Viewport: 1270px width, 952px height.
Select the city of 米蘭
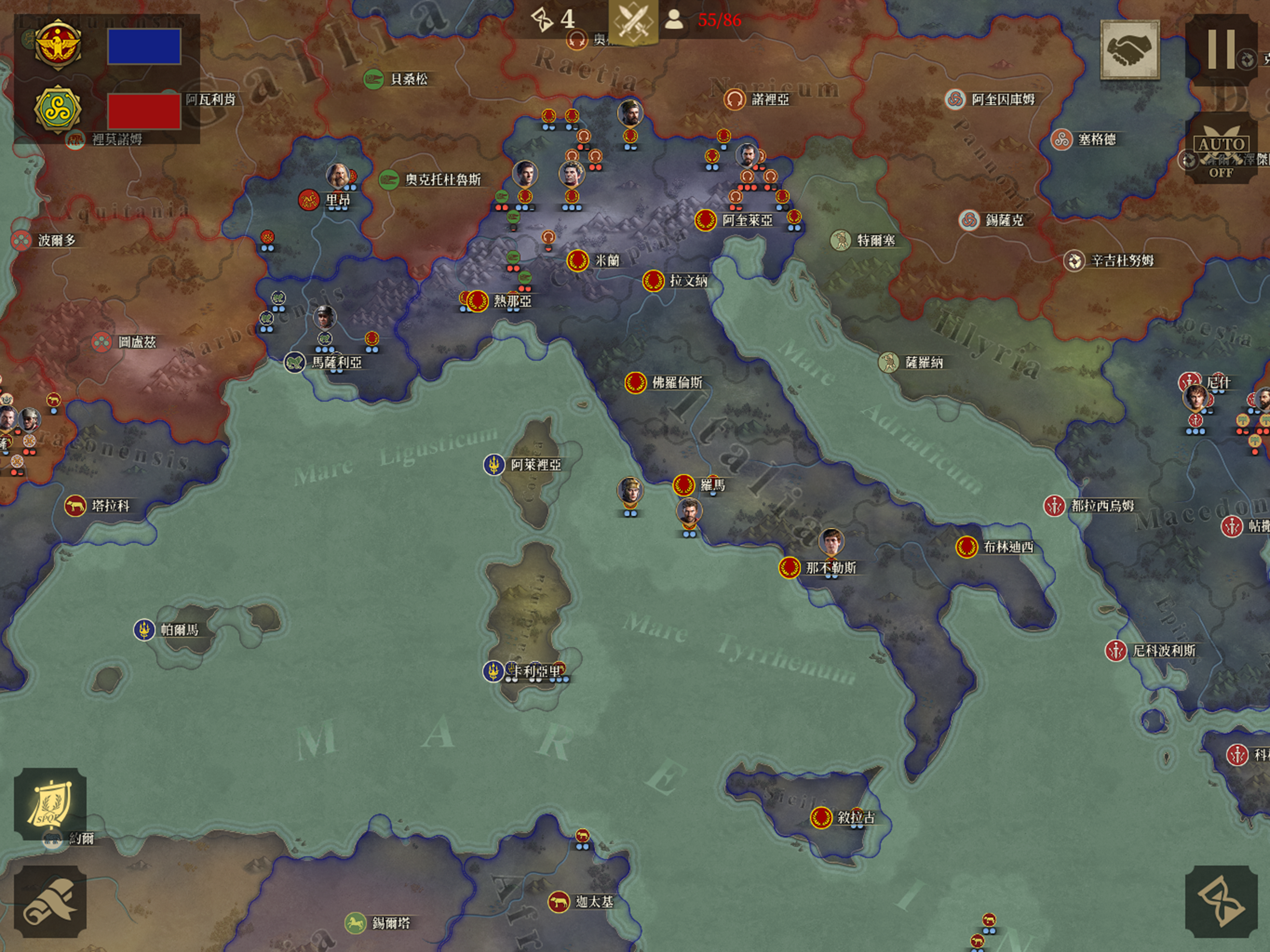point(578,261)
